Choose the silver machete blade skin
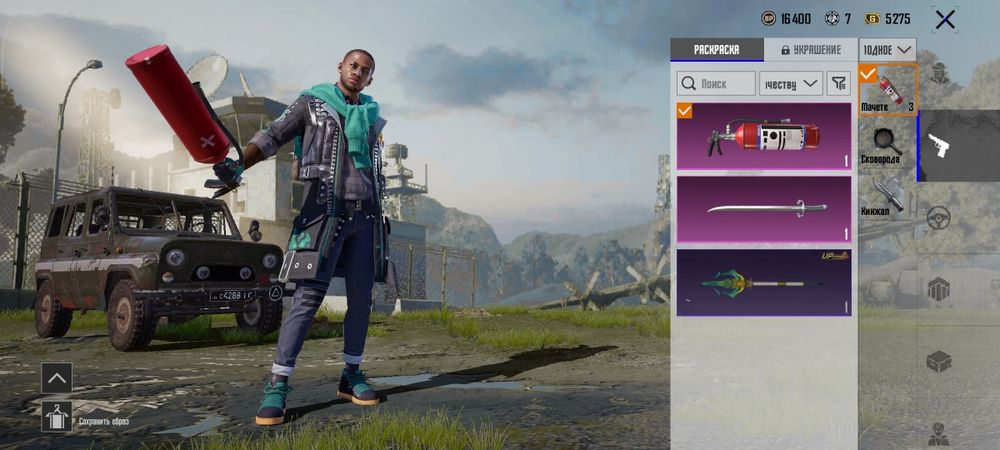The image size is (1000, 450). click(764, 209)
